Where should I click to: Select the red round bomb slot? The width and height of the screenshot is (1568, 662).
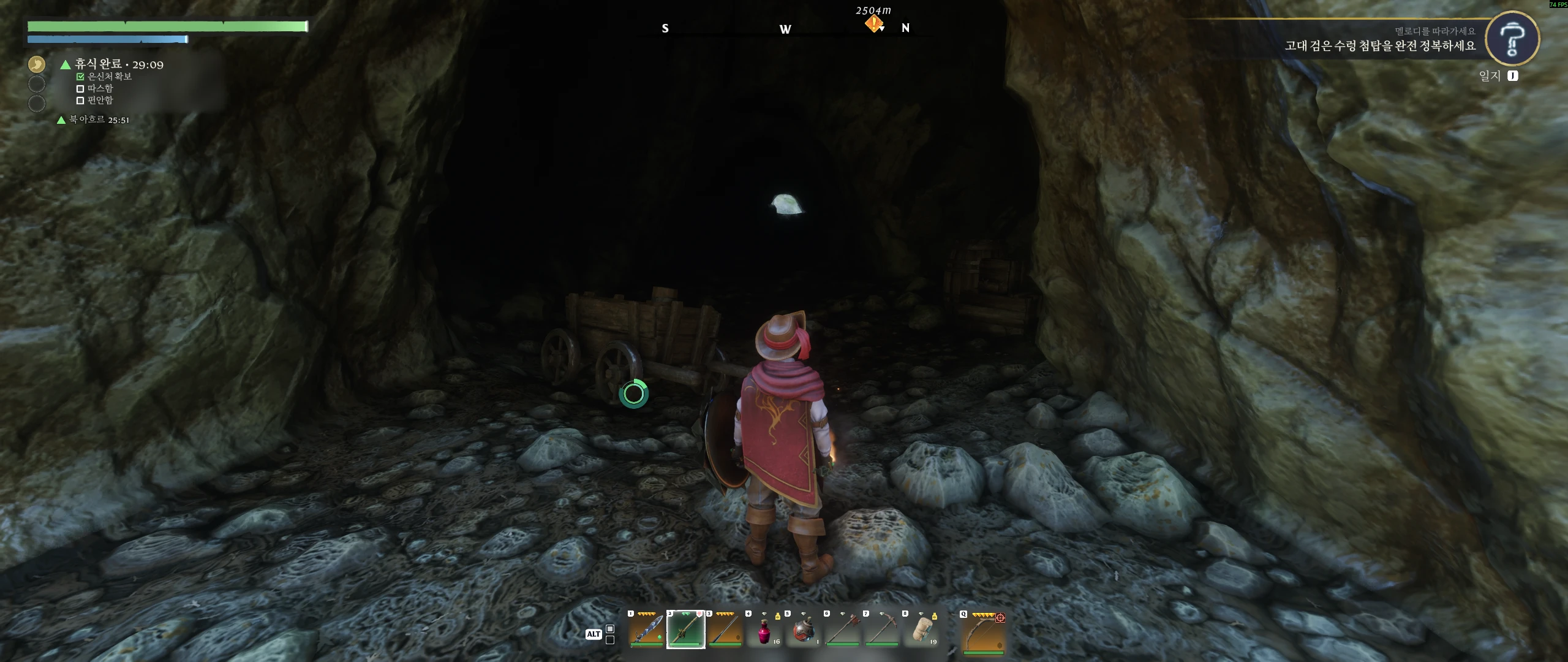point(803,631)
